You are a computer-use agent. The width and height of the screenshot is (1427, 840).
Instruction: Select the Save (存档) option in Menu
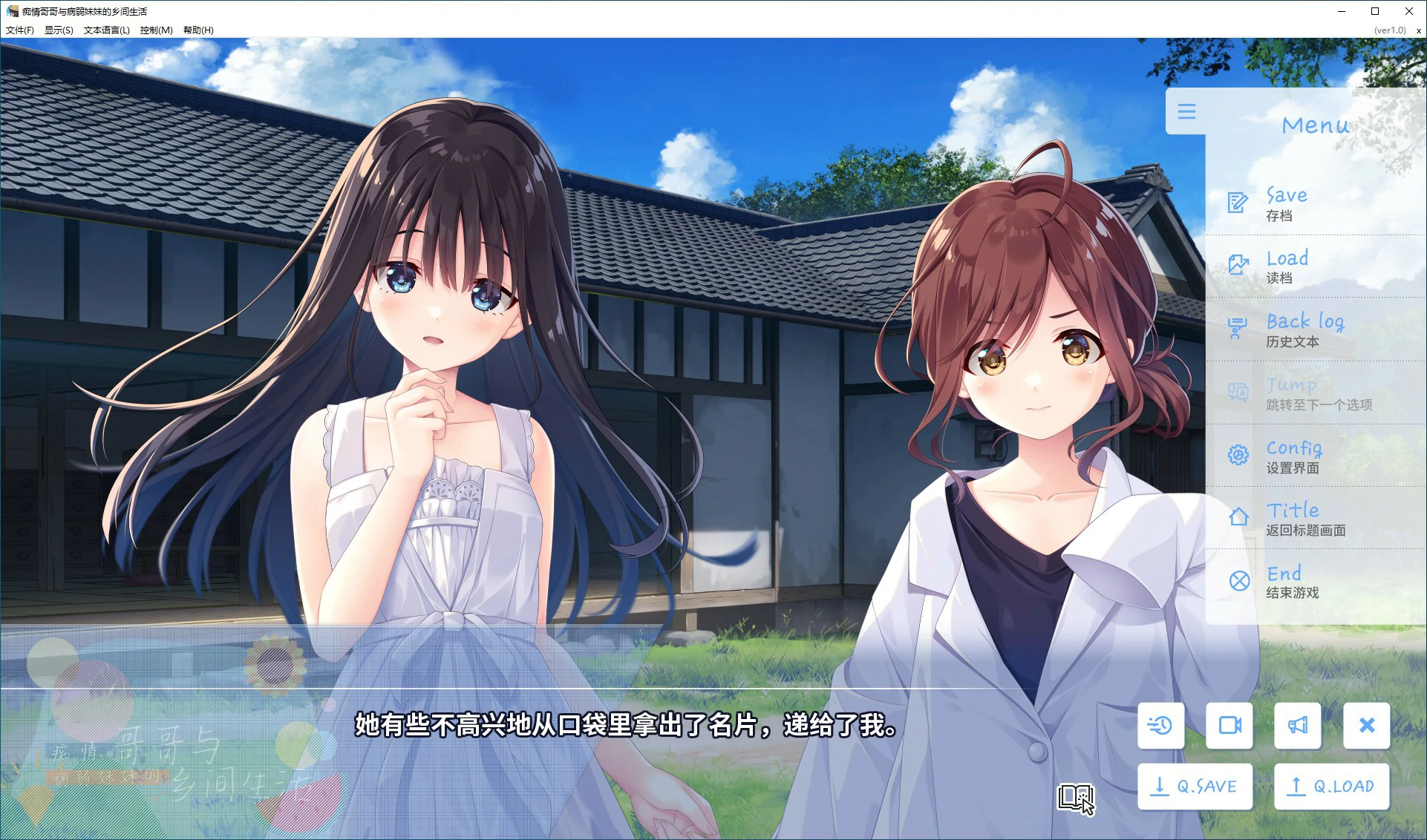click(1286, 202)
